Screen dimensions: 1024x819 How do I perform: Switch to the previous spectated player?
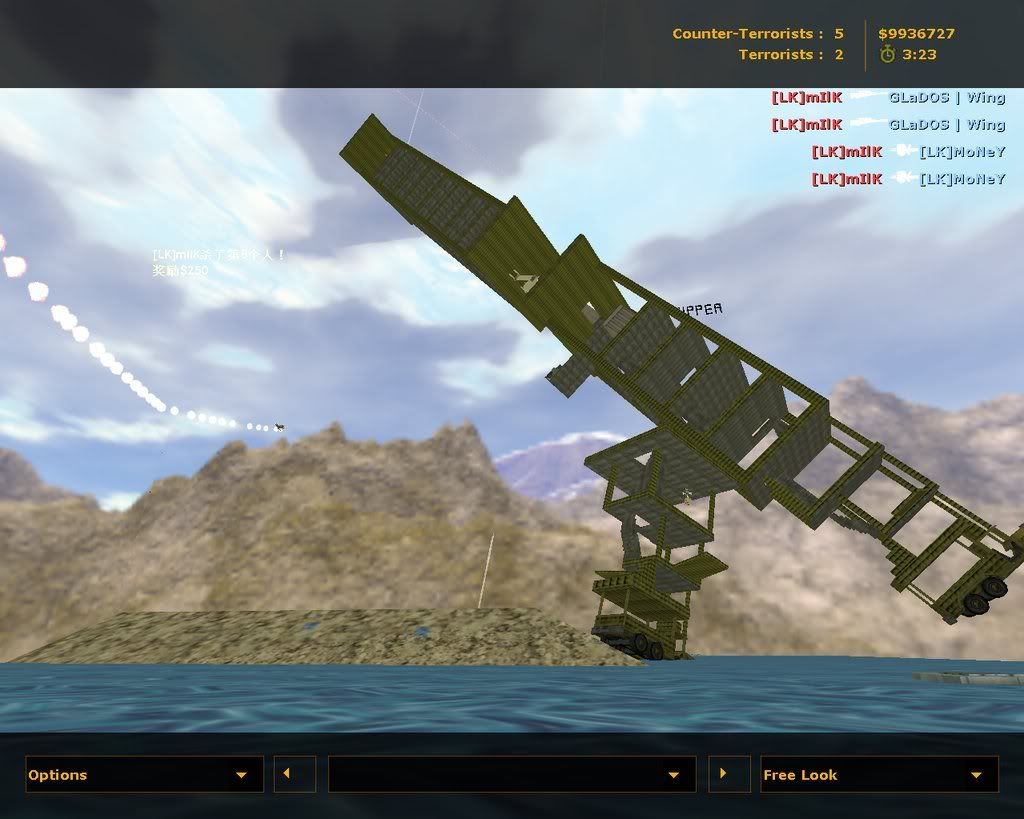(294, 774)
